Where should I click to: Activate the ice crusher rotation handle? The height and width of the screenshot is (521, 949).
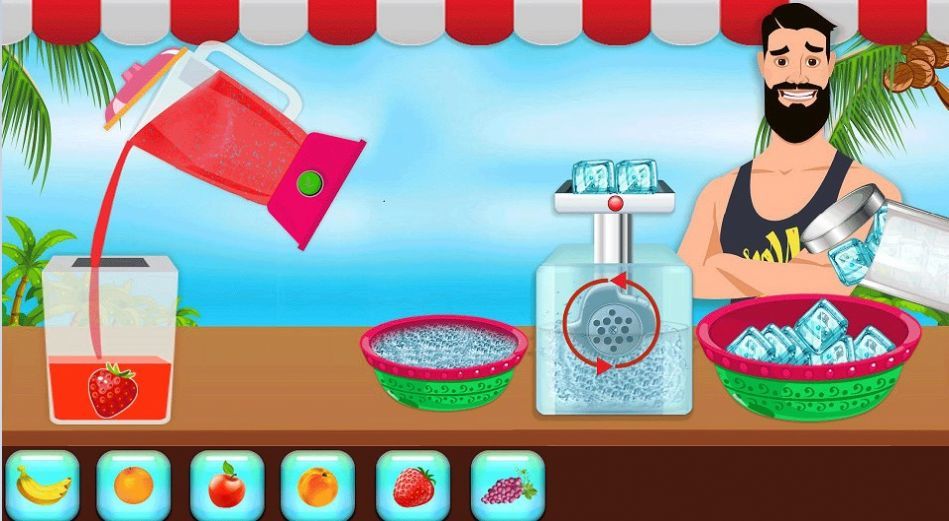point(610,321)
